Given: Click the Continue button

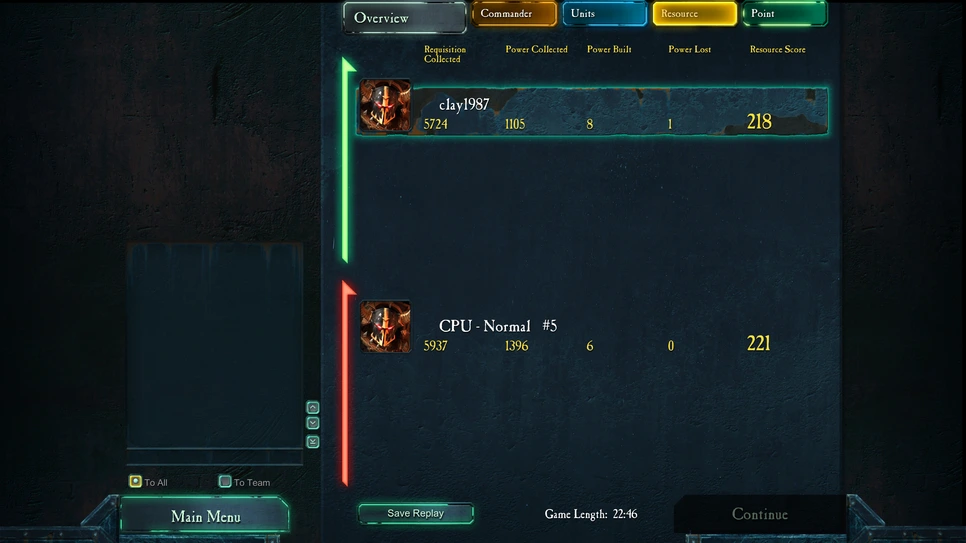Looking at the screenshot, I should click(x=759, y=514).
